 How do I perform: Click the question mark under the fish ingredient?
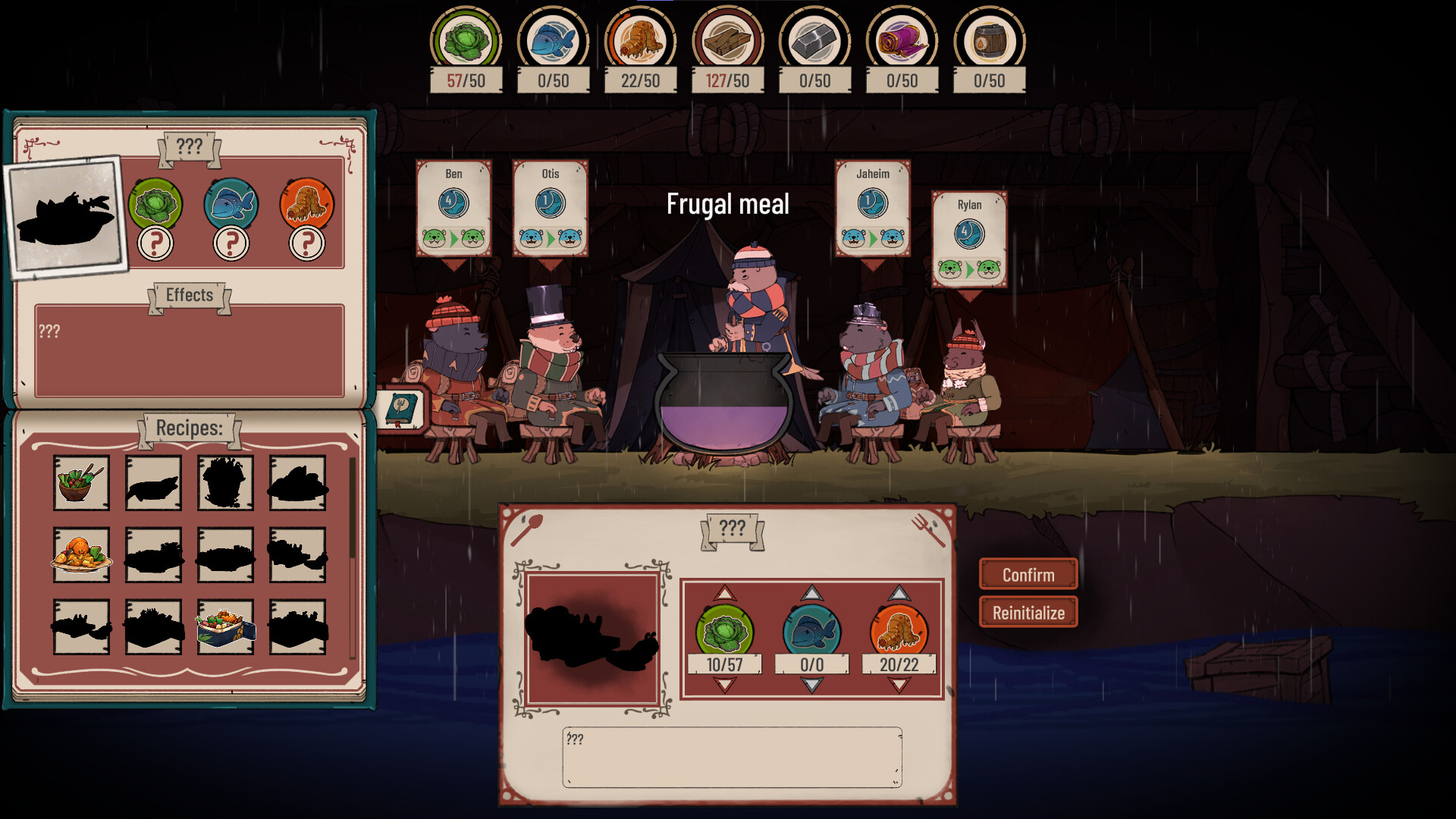[x=231, y=244]
